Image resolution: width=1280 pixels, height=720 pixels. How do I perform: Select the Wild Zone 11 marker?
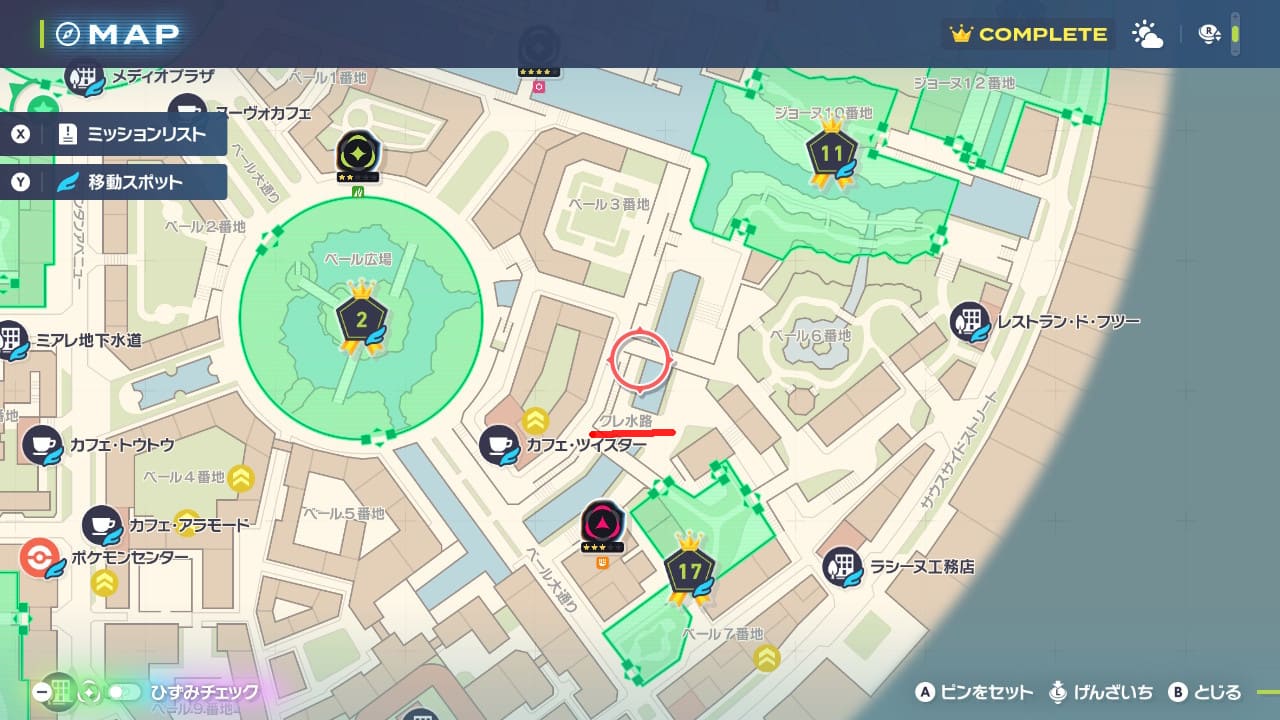[832, 154]
